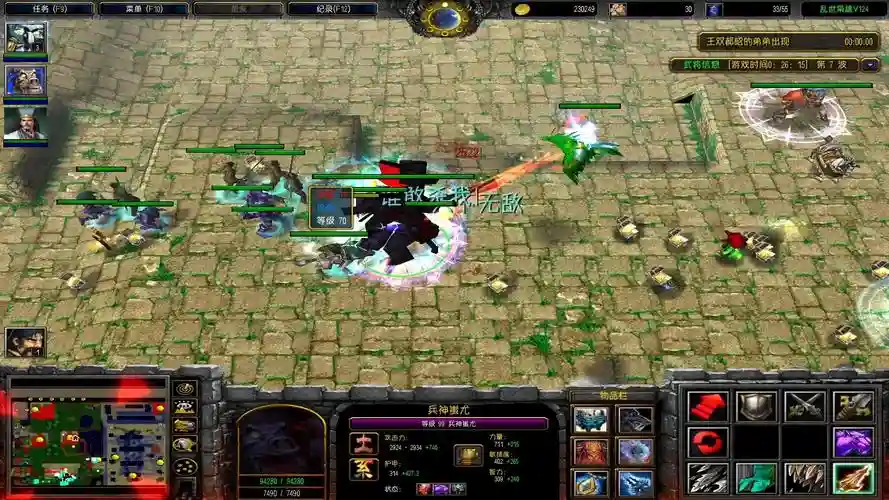This screenshot has width=889, height=500.
Task: Open the 菜单 (F10) main menu
Action: point(144,9)
